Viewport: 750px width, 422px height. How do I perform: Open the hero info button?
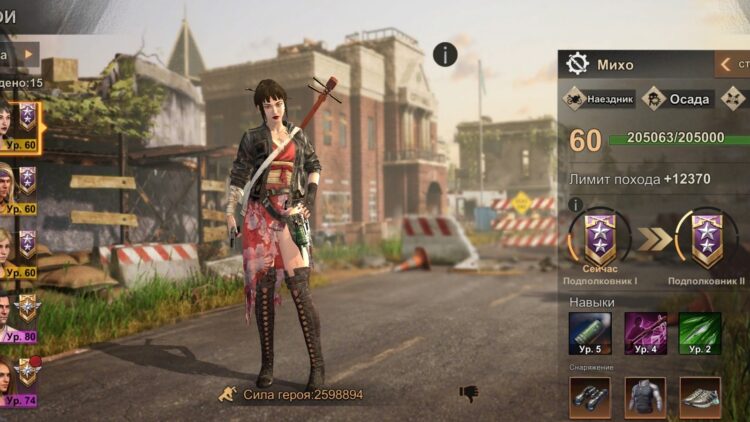(446, 54)
